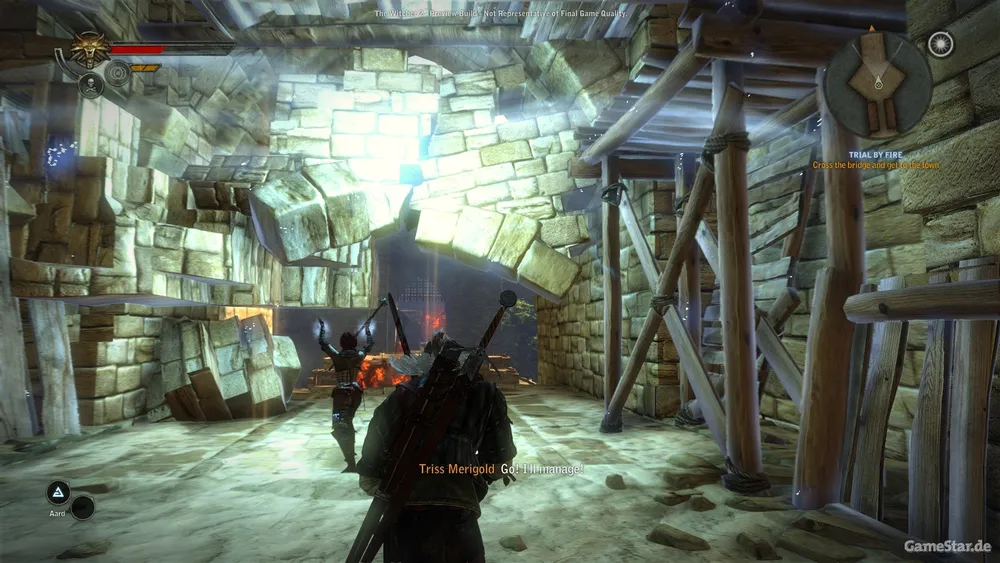
Task: Click the concentric rings icon below the medallion
Action: [119, 72]
